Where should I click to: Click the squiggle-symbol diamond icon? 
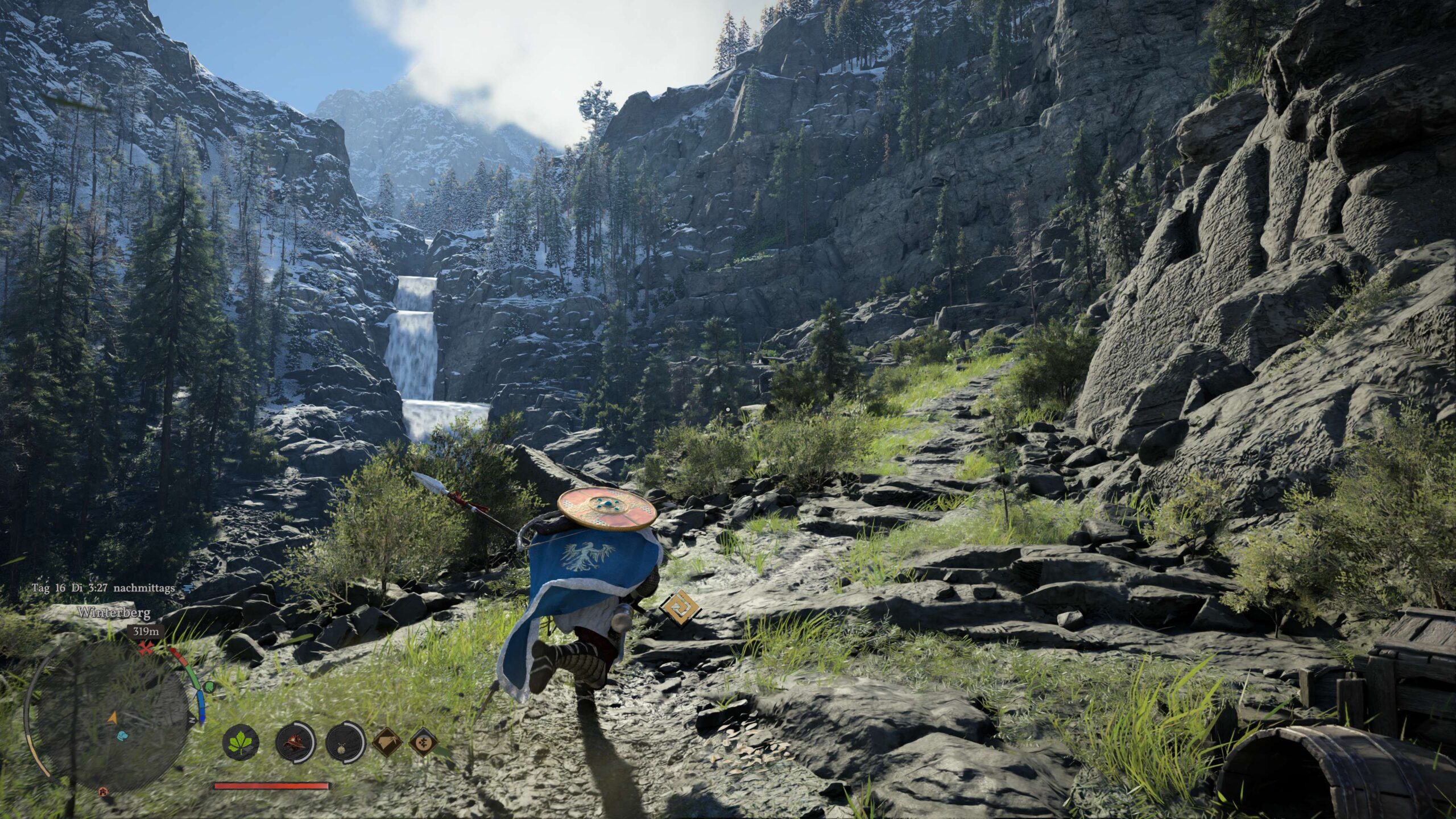point(423,742)
